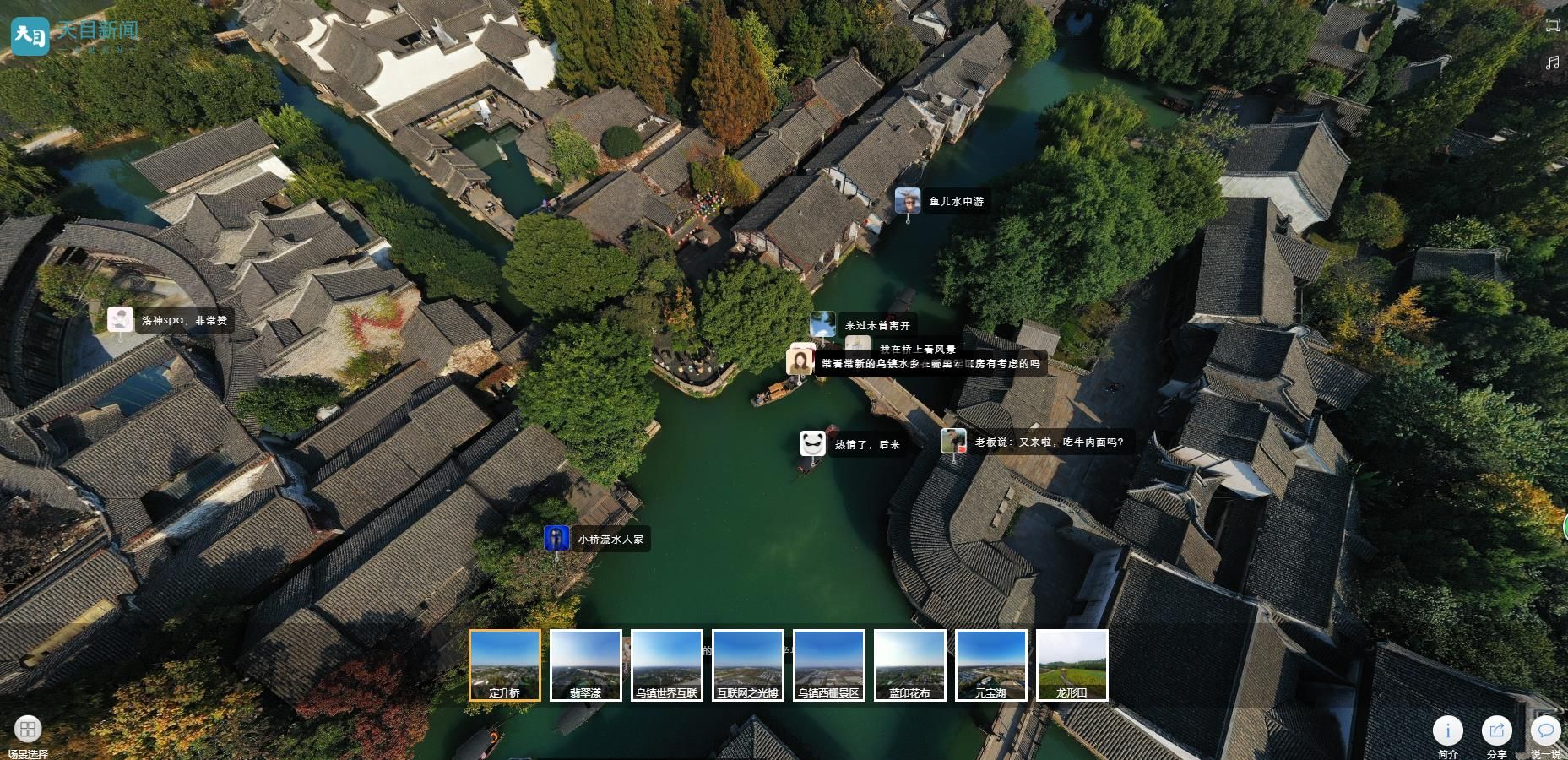Image resolution: width=1568 pixels, height=760 pixels.
Task: Switch to the 元宝湖 scene thumbnail
Action: (991, 665)
